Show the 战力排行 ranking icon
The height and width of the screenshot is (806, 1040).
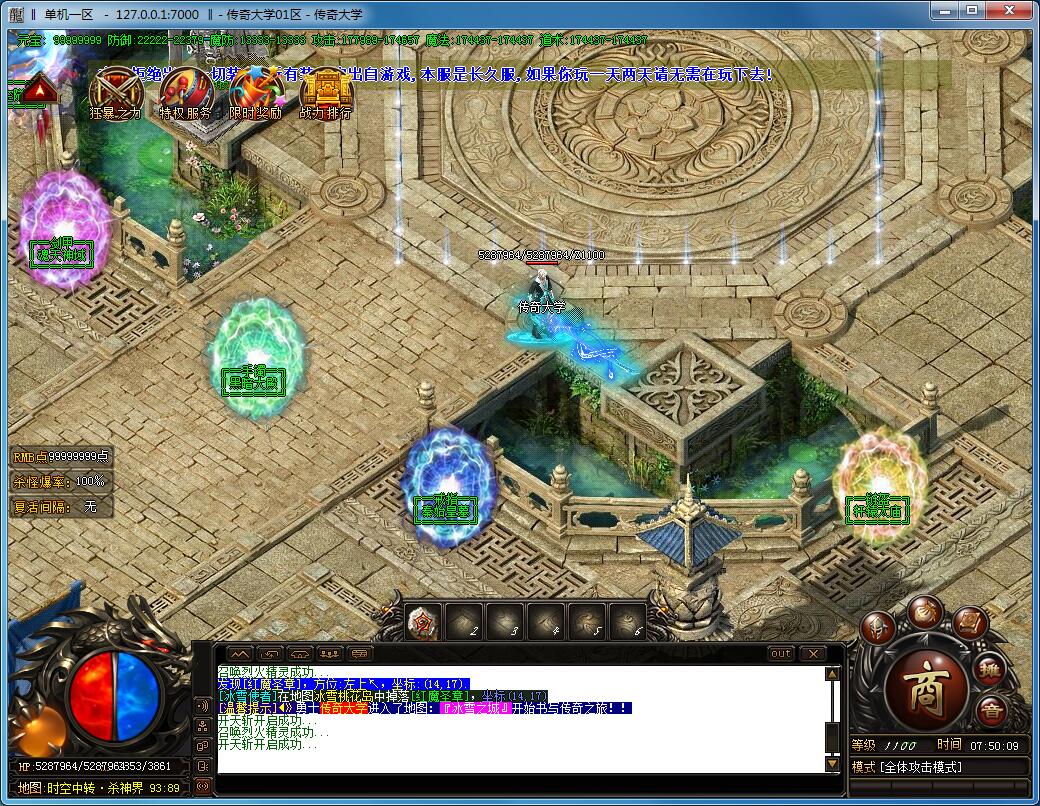(x=325, y=91)
